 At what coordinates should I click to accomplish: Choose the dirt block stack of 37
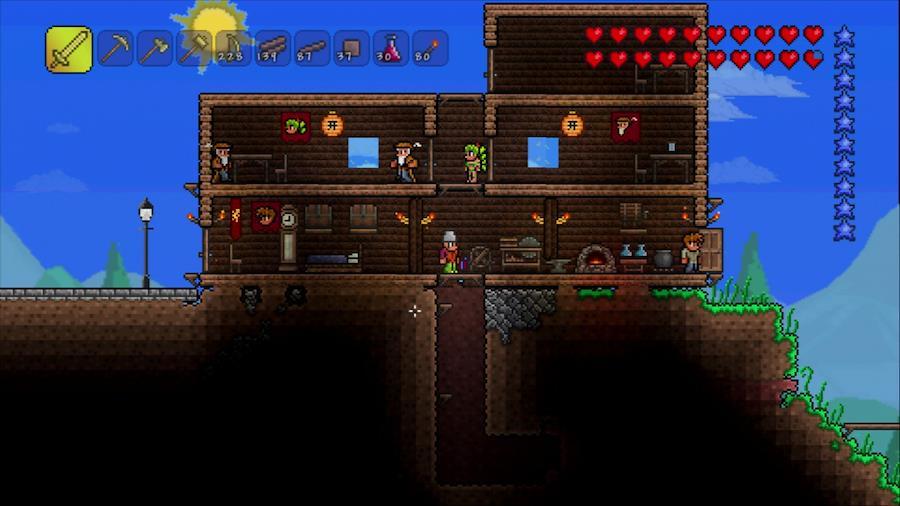tap(351, 48)
